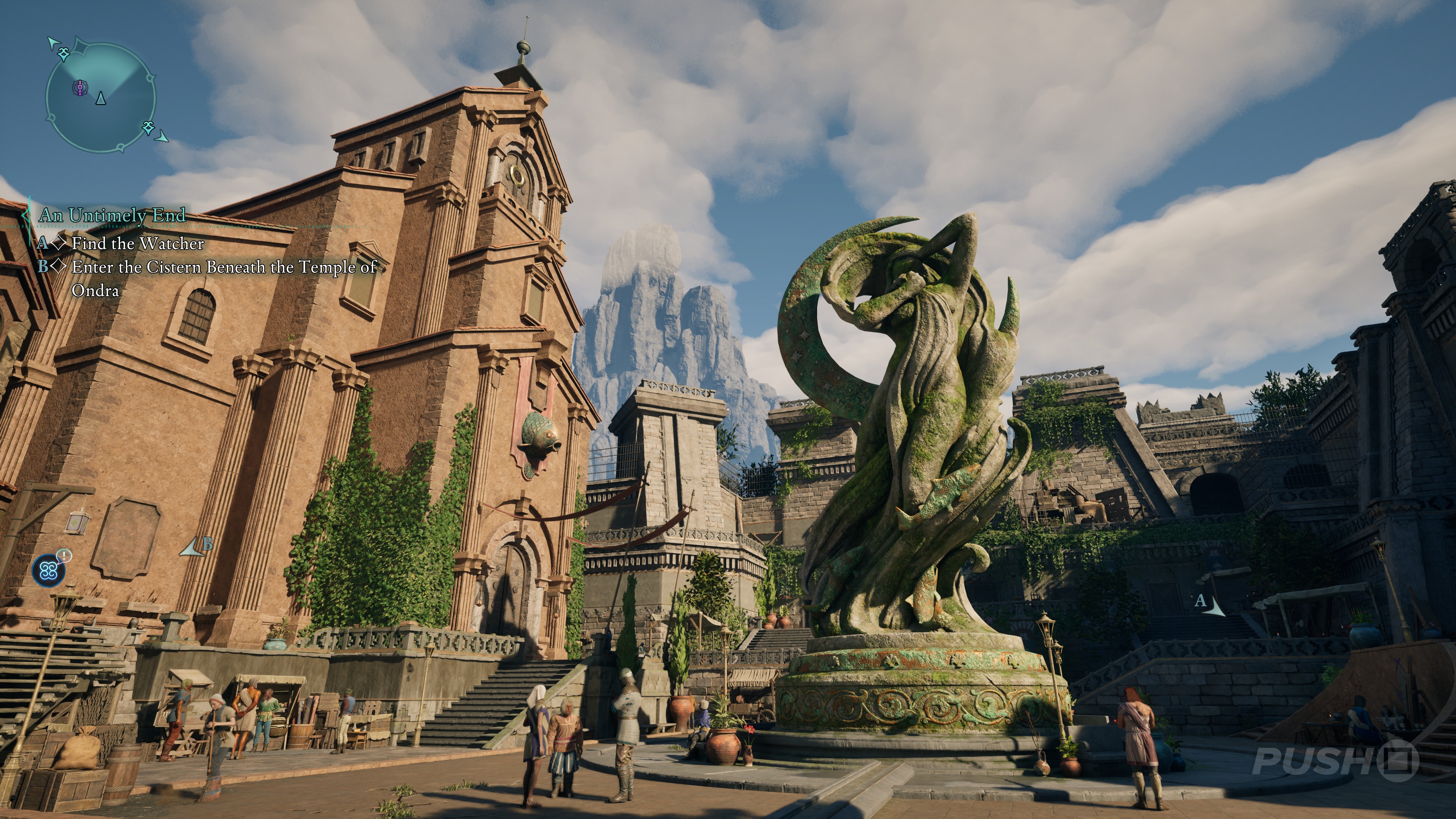Select the 'Find the Watcher' objective

pos(137,243)
